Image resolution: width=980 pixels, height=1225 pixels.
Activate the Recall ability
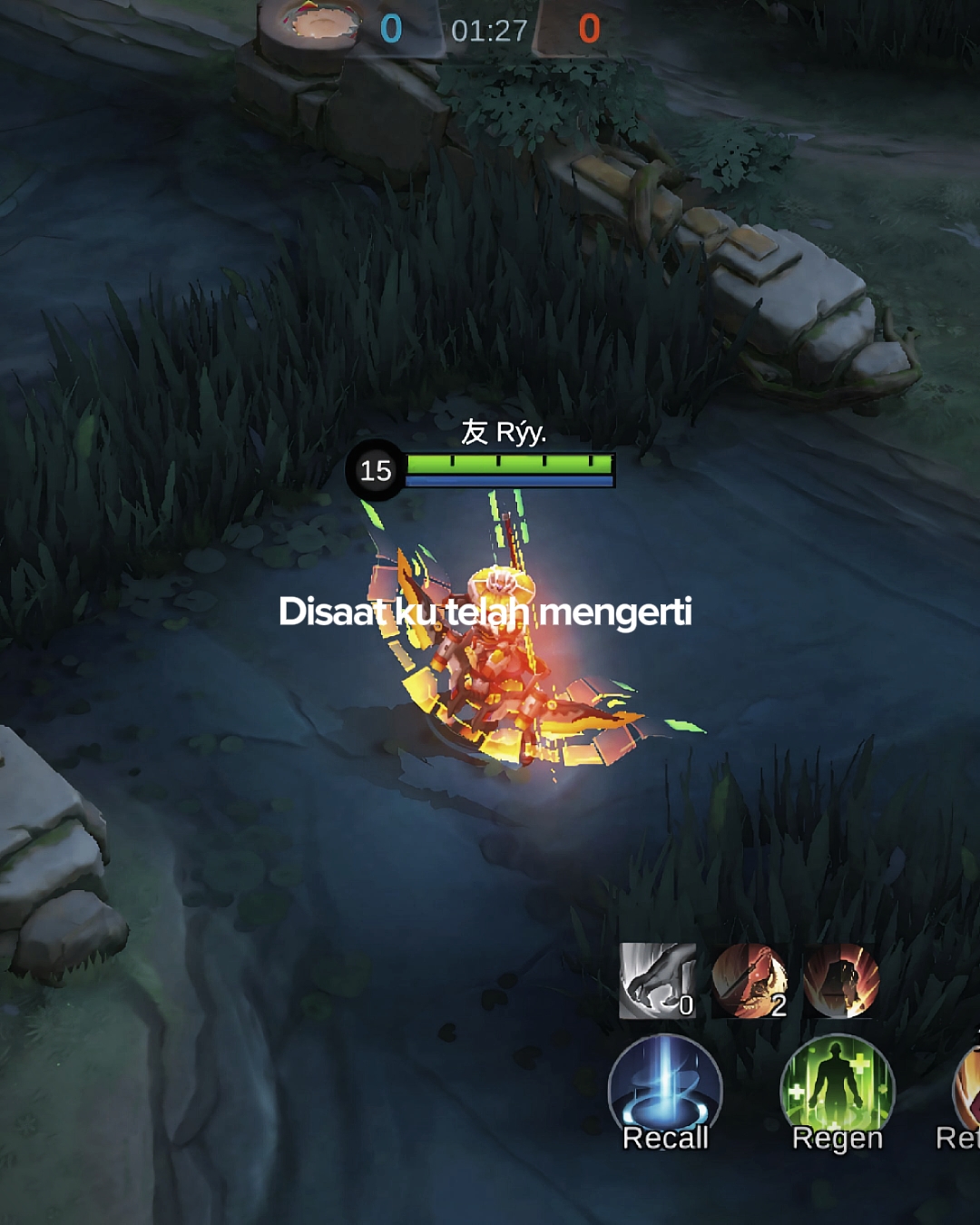coord(665,1093)
